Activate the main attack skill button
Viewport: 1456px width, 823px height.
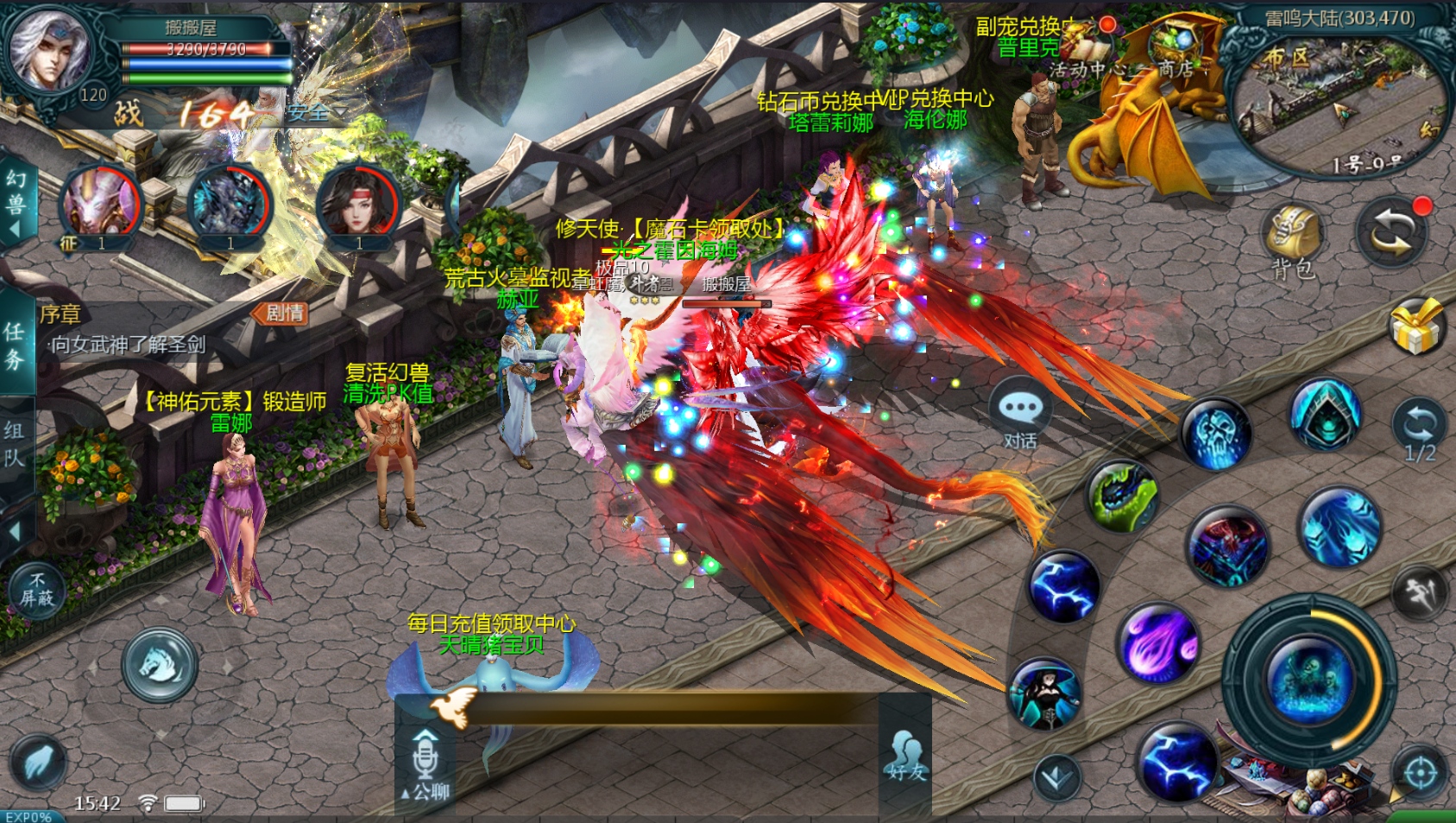[1308, 678]
